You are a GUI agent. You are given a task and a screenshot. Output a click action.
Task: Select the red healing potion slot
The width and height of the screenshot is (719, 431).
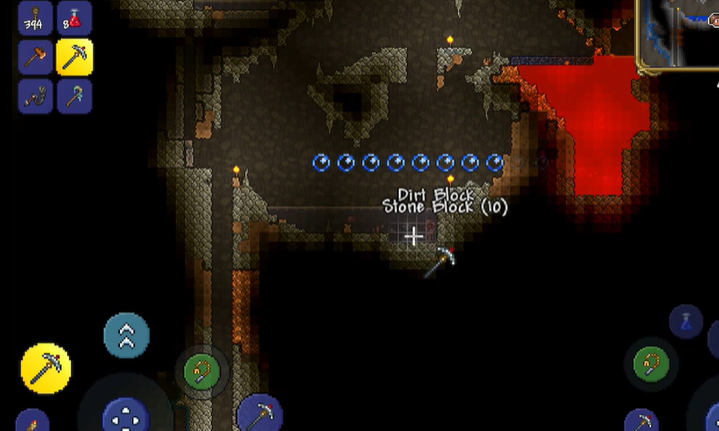(74, 18)
